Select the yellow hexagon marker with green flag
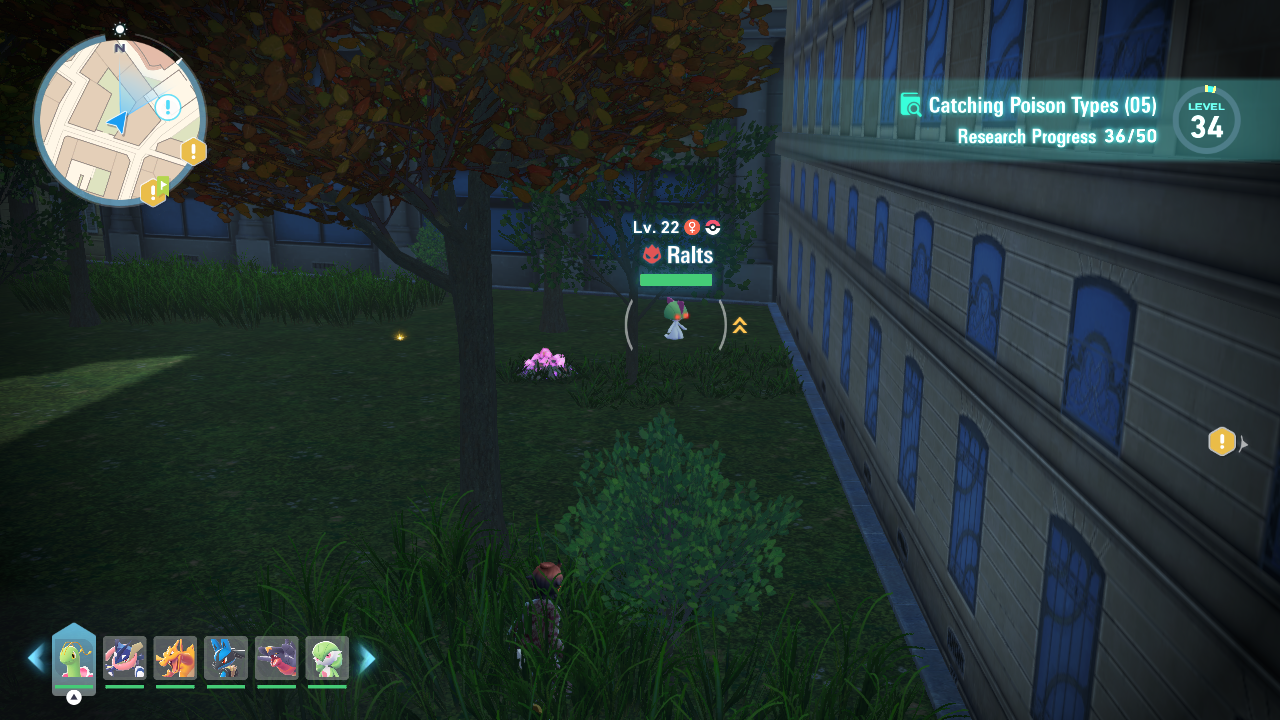 tap(154, 190)
